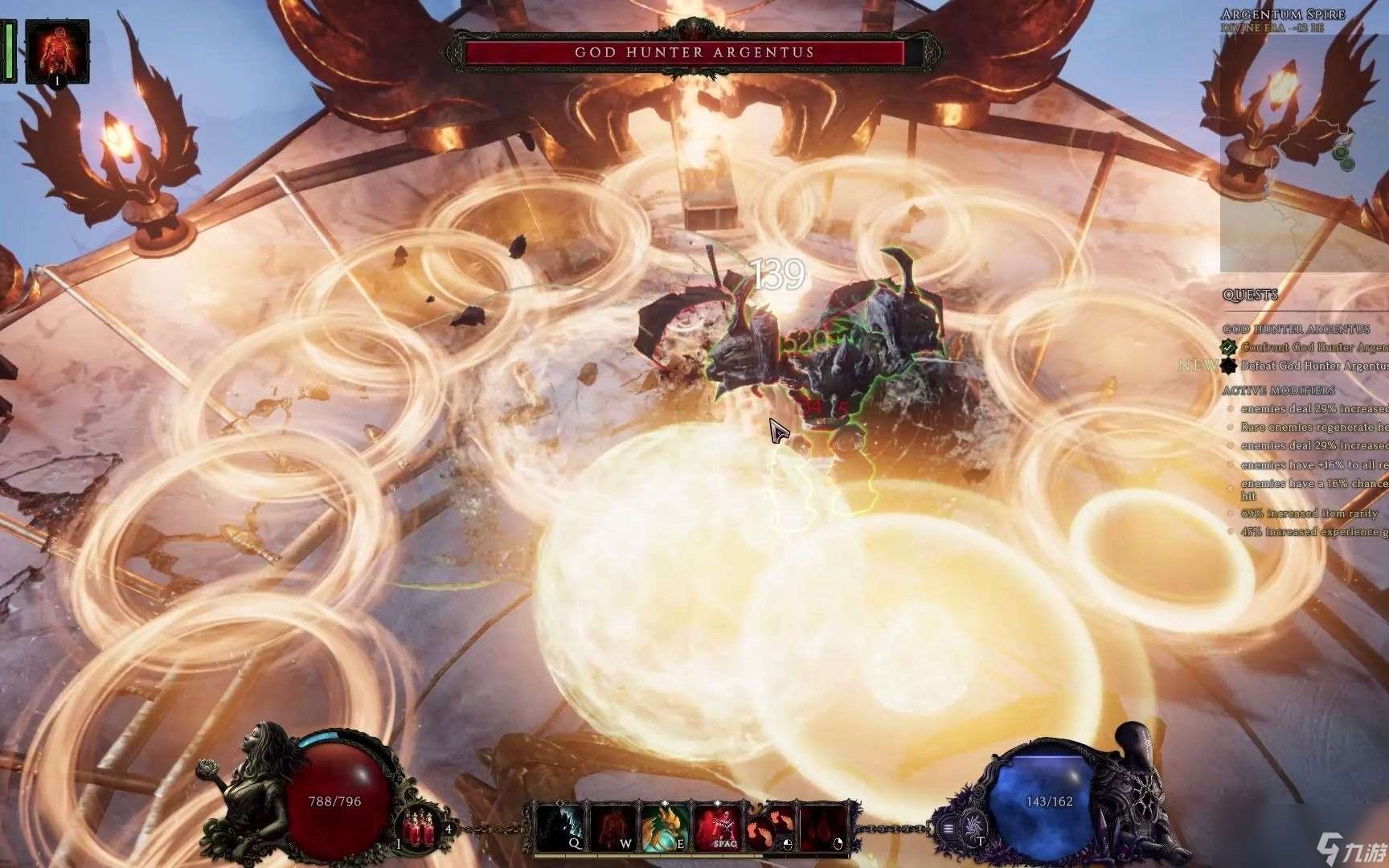
Task: Click the Defeat God Hunter Argentus objective
Action: click(1313, 366)
